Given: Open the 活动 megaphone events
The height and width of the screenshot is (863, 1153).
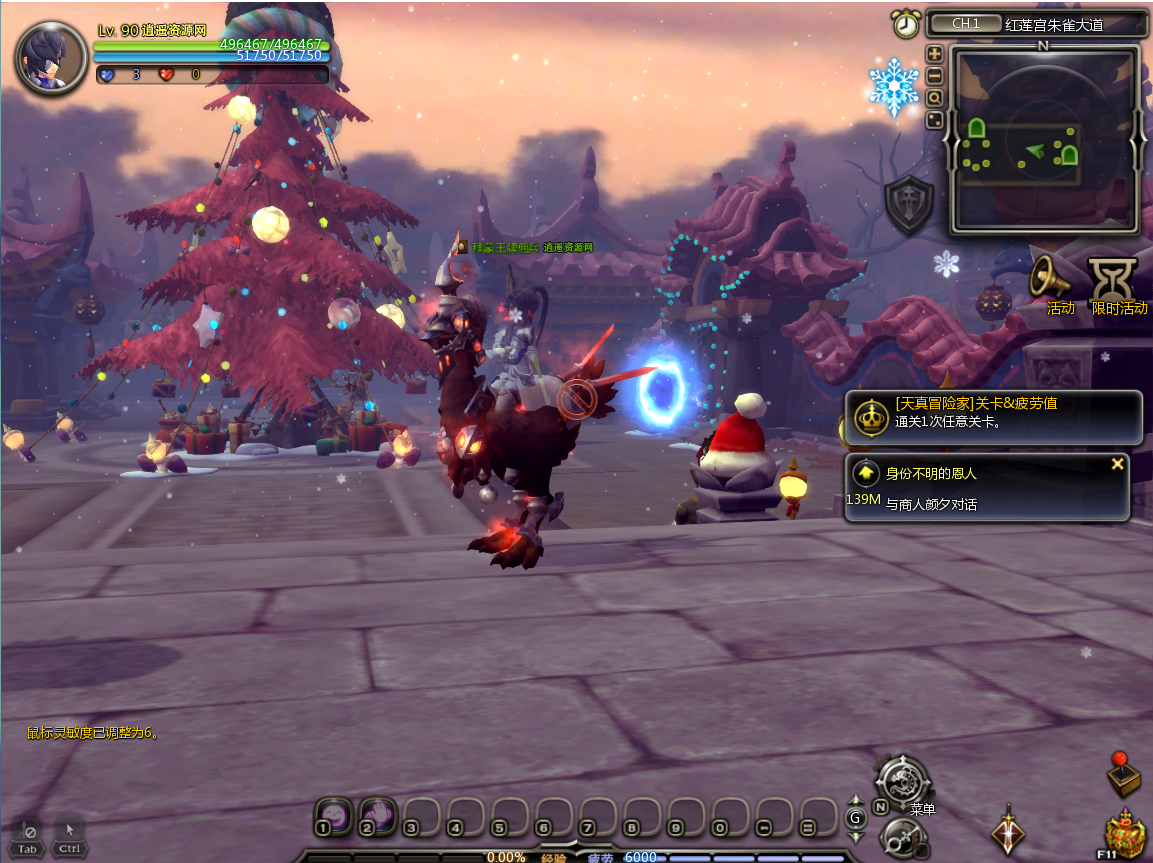Looking at the screenshot, I should click(x=1051, y=278).
